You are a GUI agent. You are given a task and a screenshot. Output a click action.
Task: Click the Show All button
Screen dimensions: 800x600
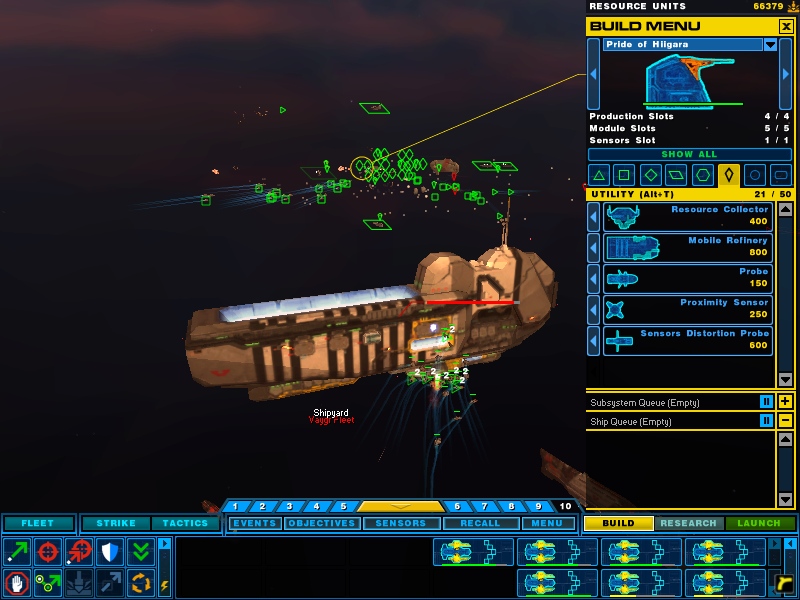(x=689, y=155)
